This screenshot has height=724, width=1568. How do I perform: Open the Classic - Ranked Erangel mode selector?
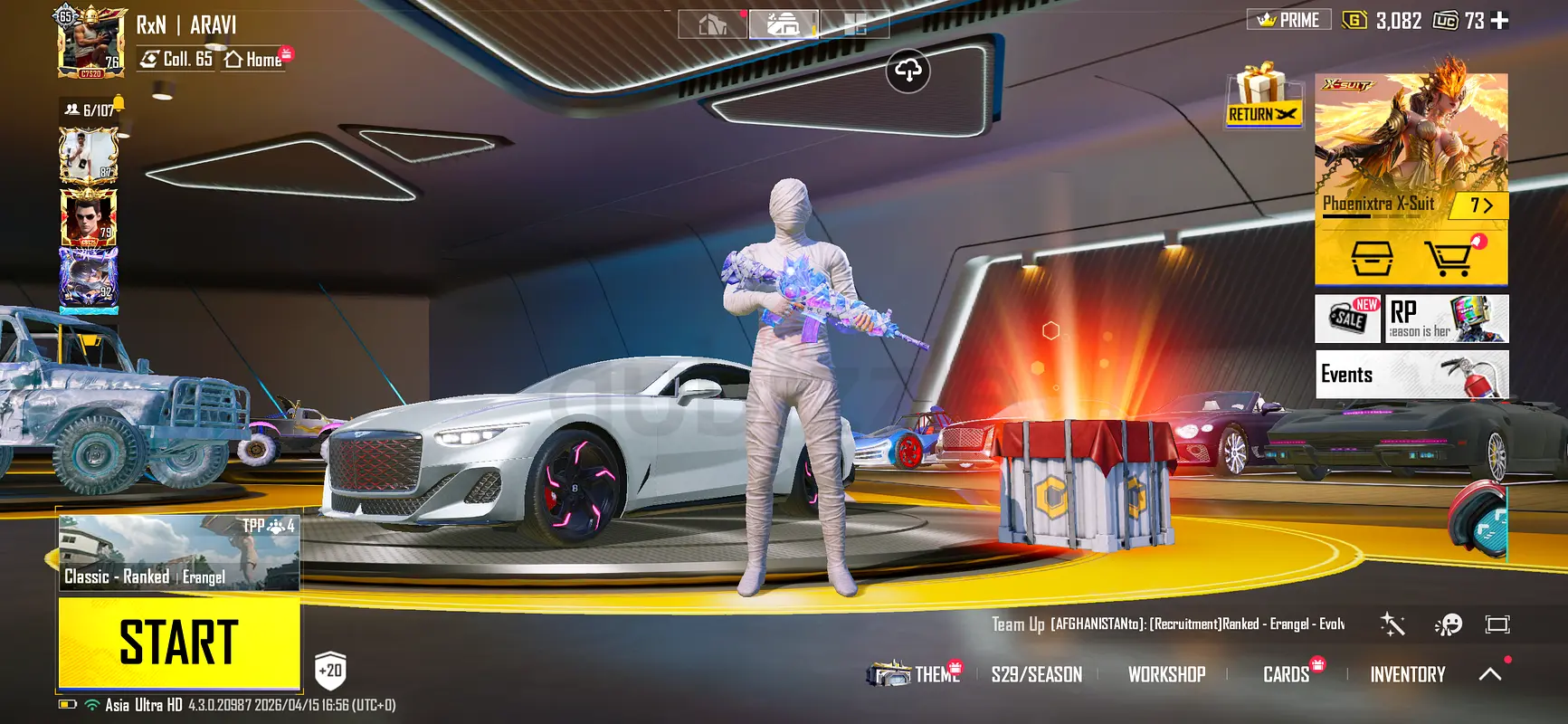click(x=179, y=554)
